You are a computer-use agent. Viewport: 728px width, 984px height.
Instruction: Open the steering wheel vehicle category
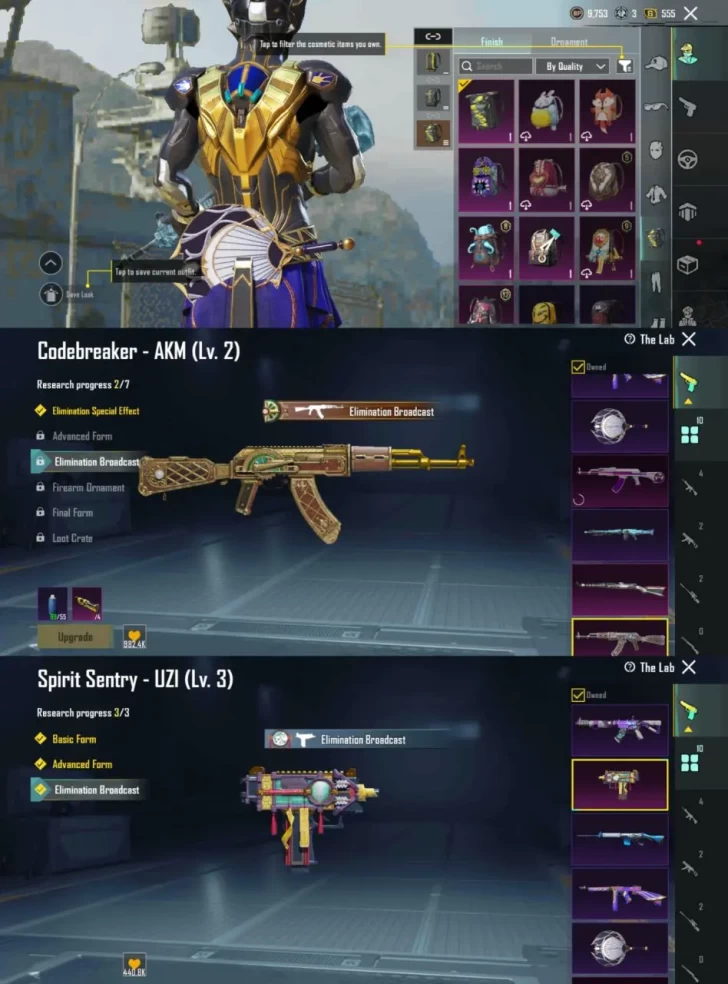click(688, 158)
